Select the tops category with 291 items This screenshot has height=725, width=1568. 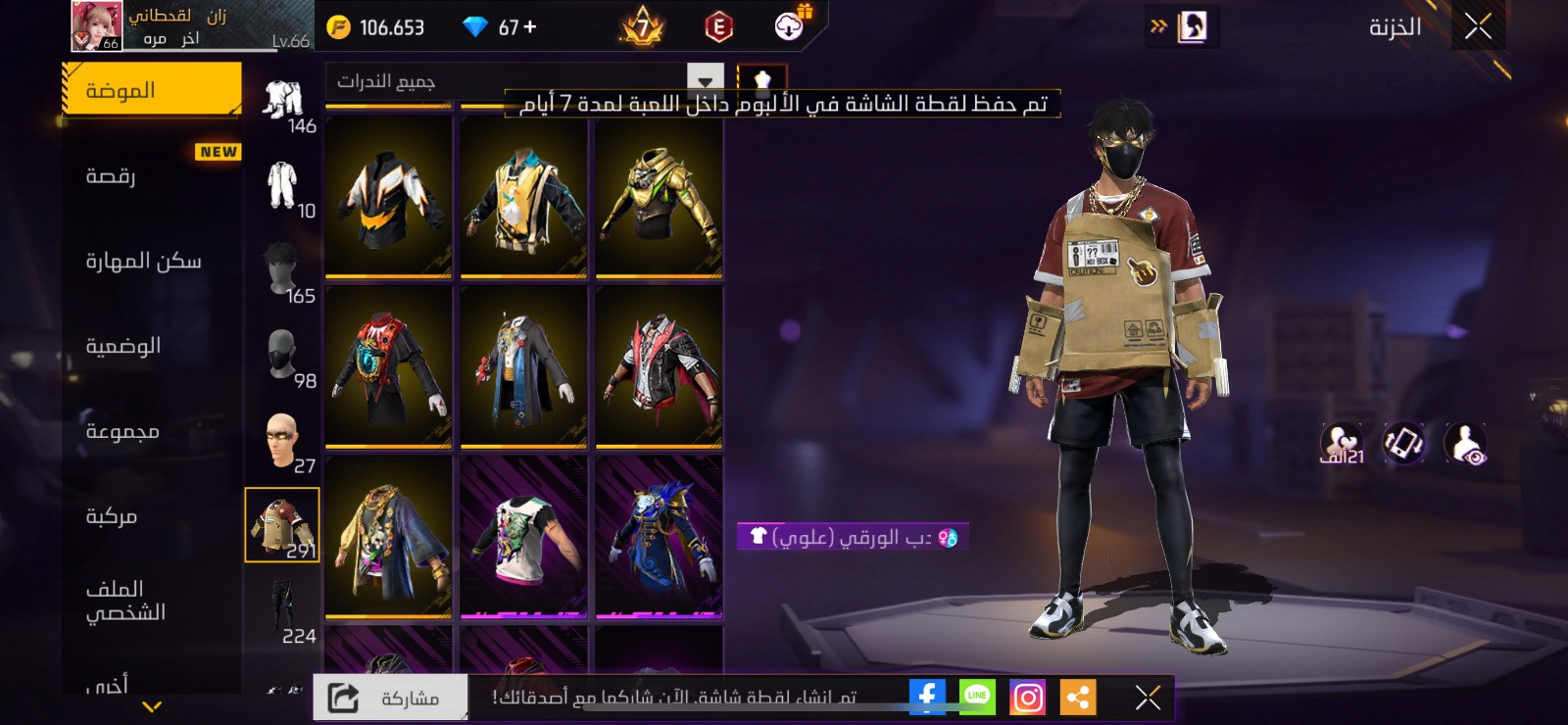(282, 525)
